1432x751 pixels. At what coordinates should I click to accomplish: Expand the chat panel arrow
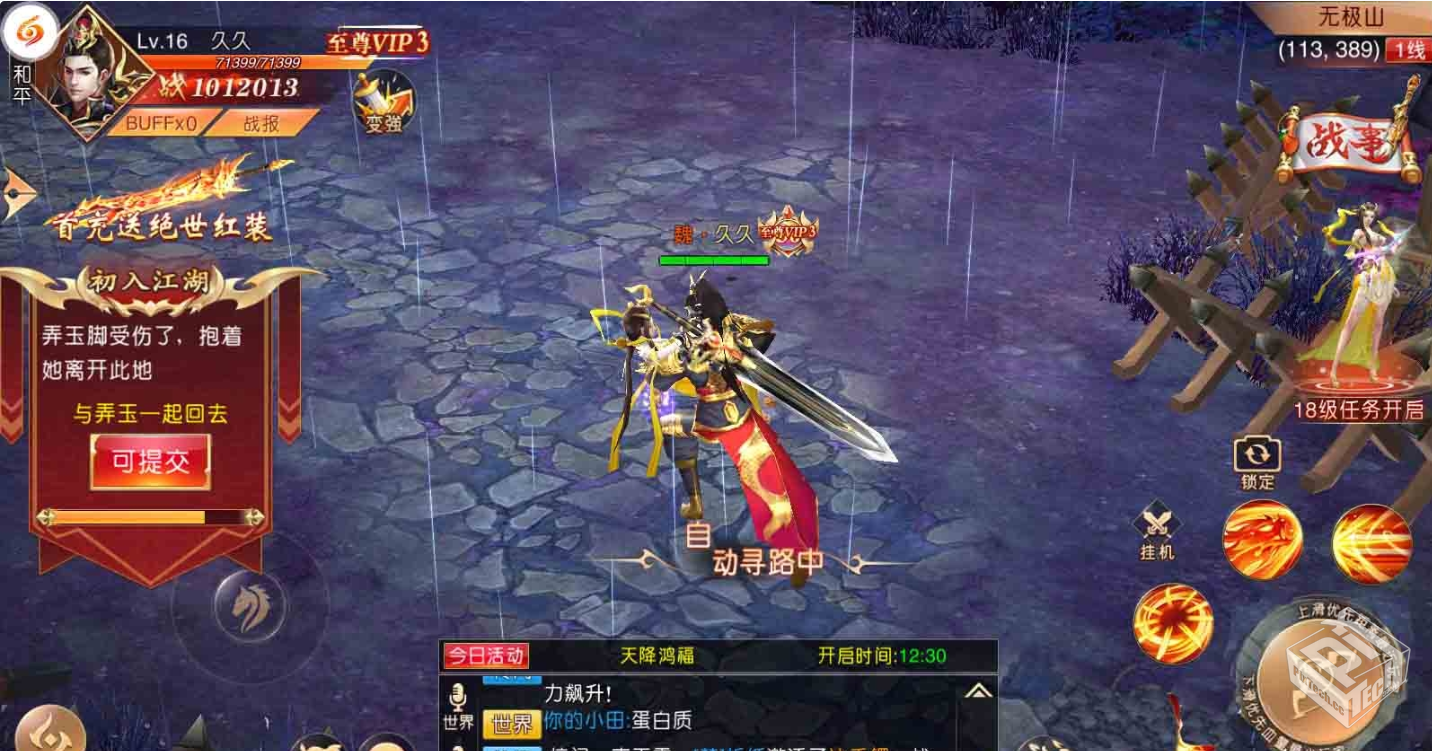pos(978,690)
